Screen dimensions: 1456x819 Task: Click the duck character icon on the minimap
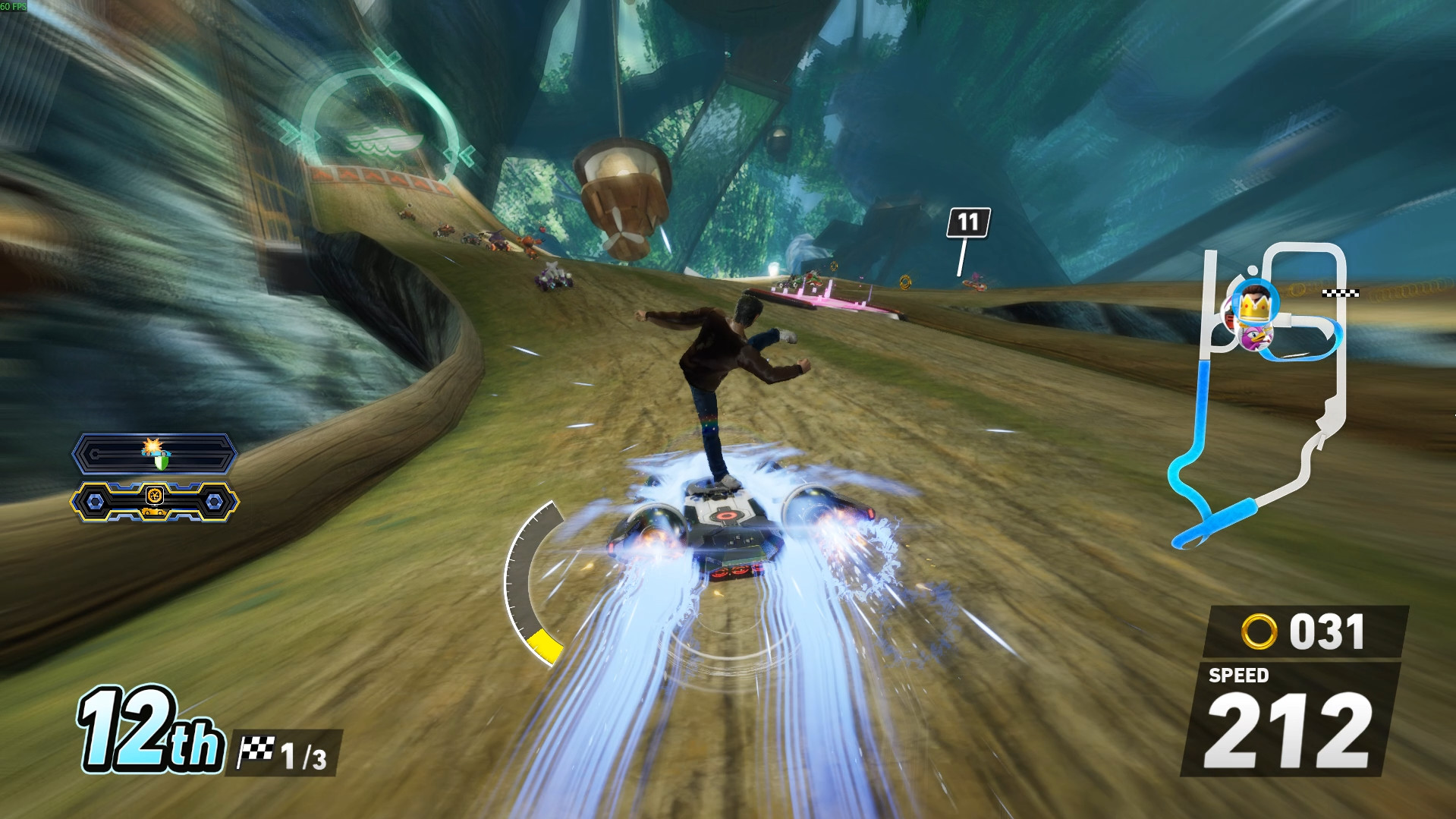(x=1256, y=336)
